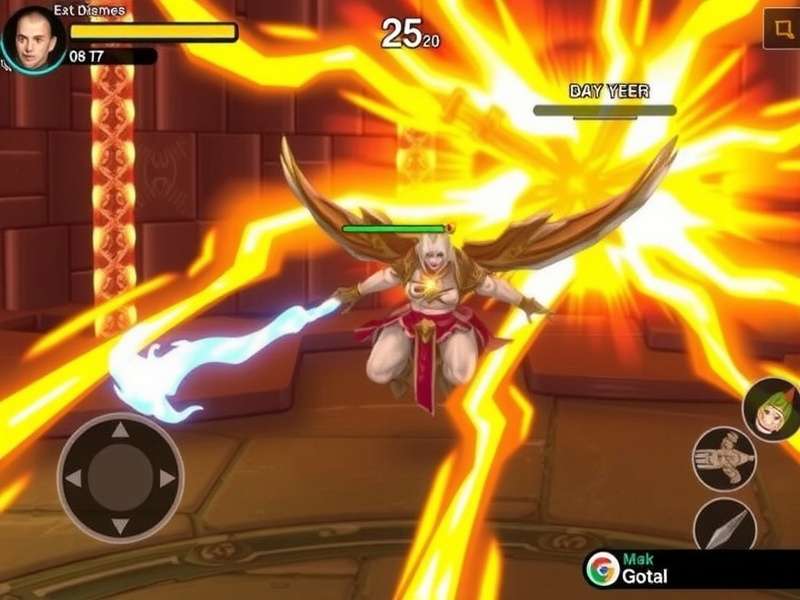Use the blade dagger attack skill
This screenshot has width=800, height=600.
724,525
